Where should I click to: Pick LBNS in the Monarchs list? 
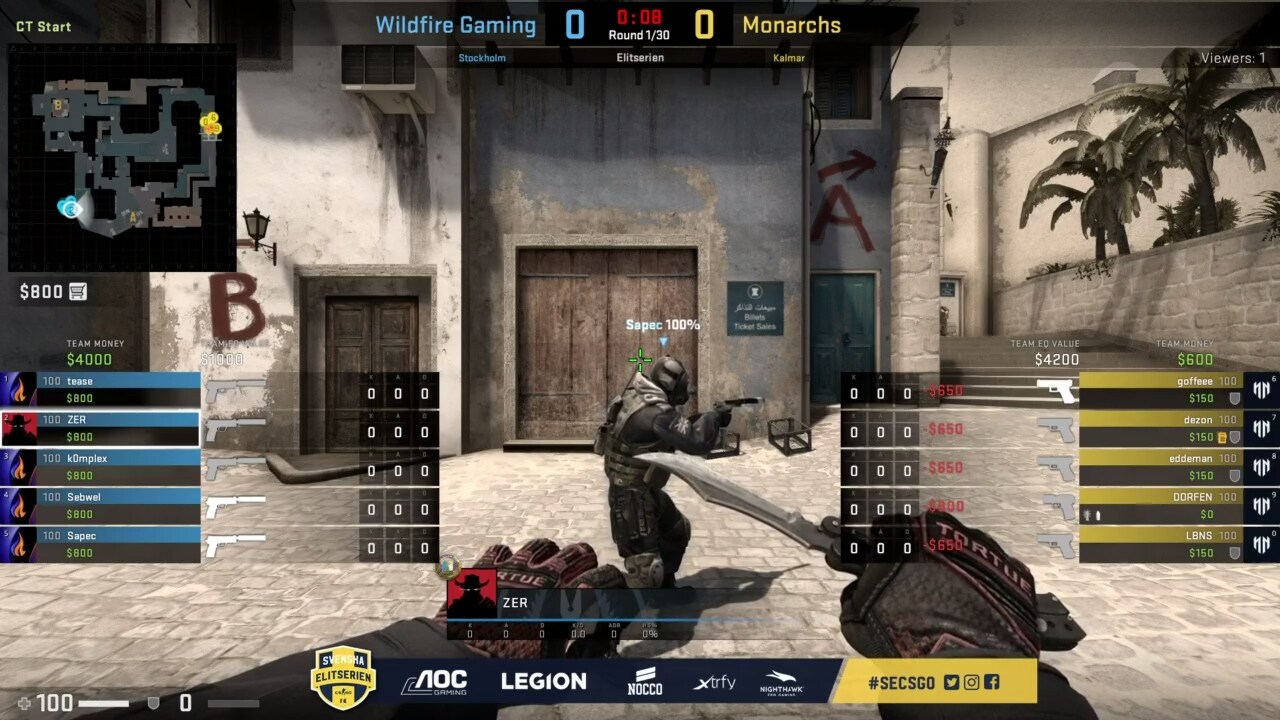click(1160, 543)
